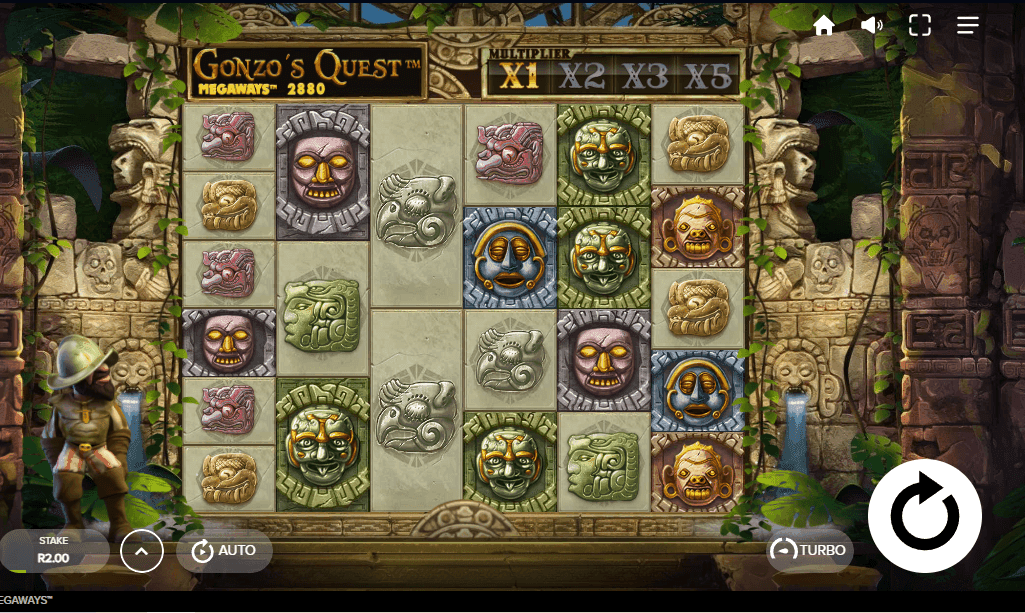Viewport: 1025px width, 613px height.
Task: Spin the reels with the big round button
Action: tap(925, 516)
